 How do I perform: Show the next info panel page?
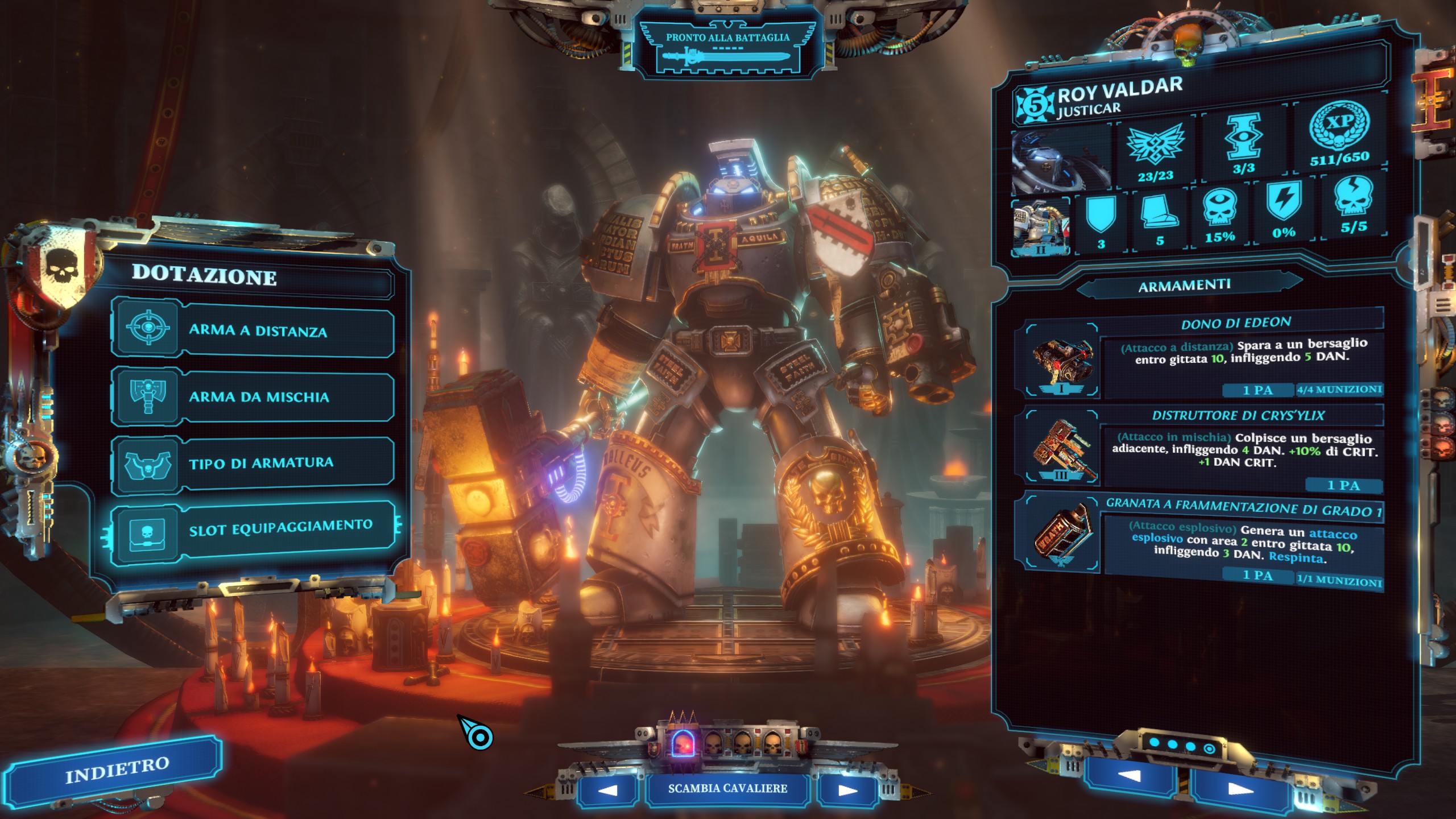coord(1240,789)
